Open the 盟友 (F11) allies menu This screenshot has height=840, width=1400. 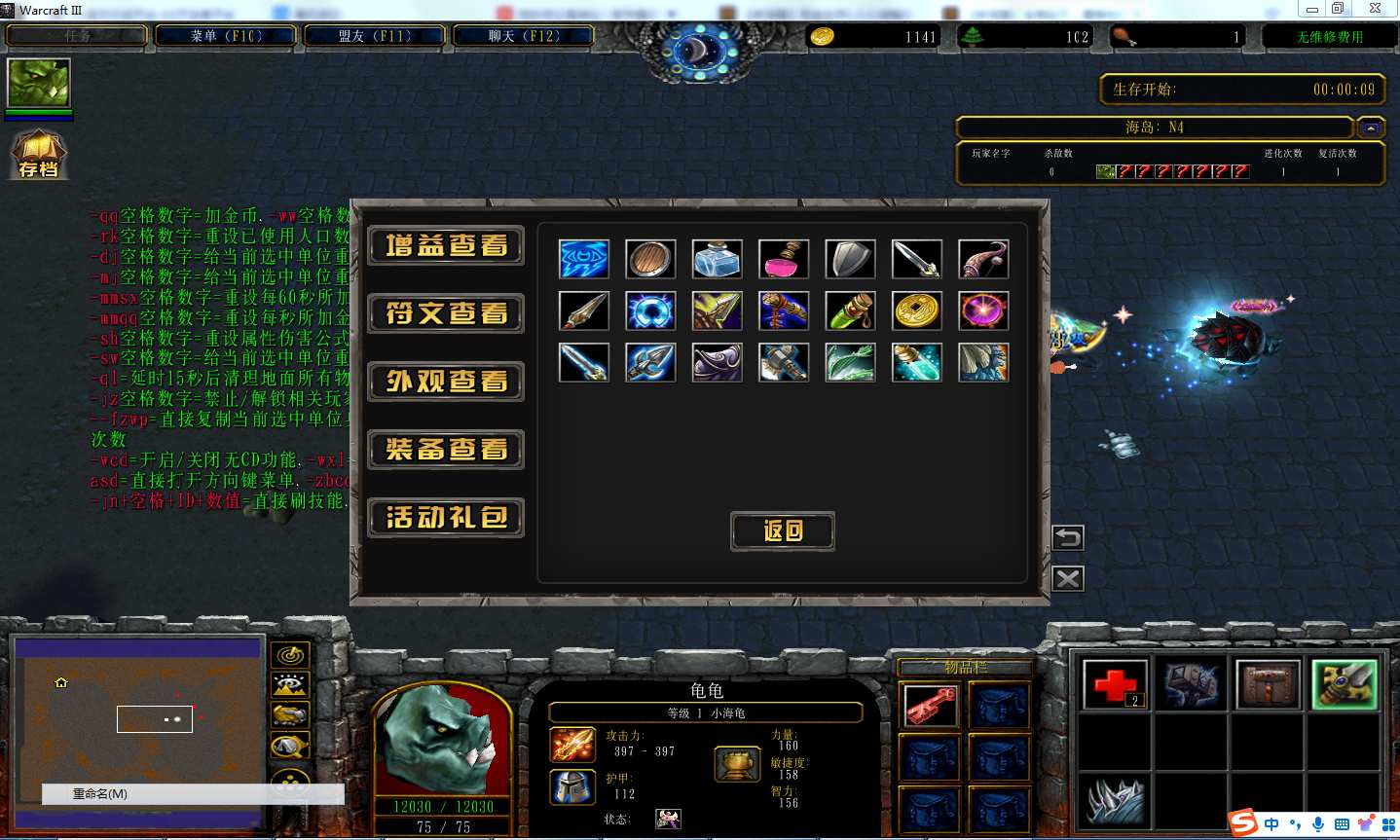375,36
